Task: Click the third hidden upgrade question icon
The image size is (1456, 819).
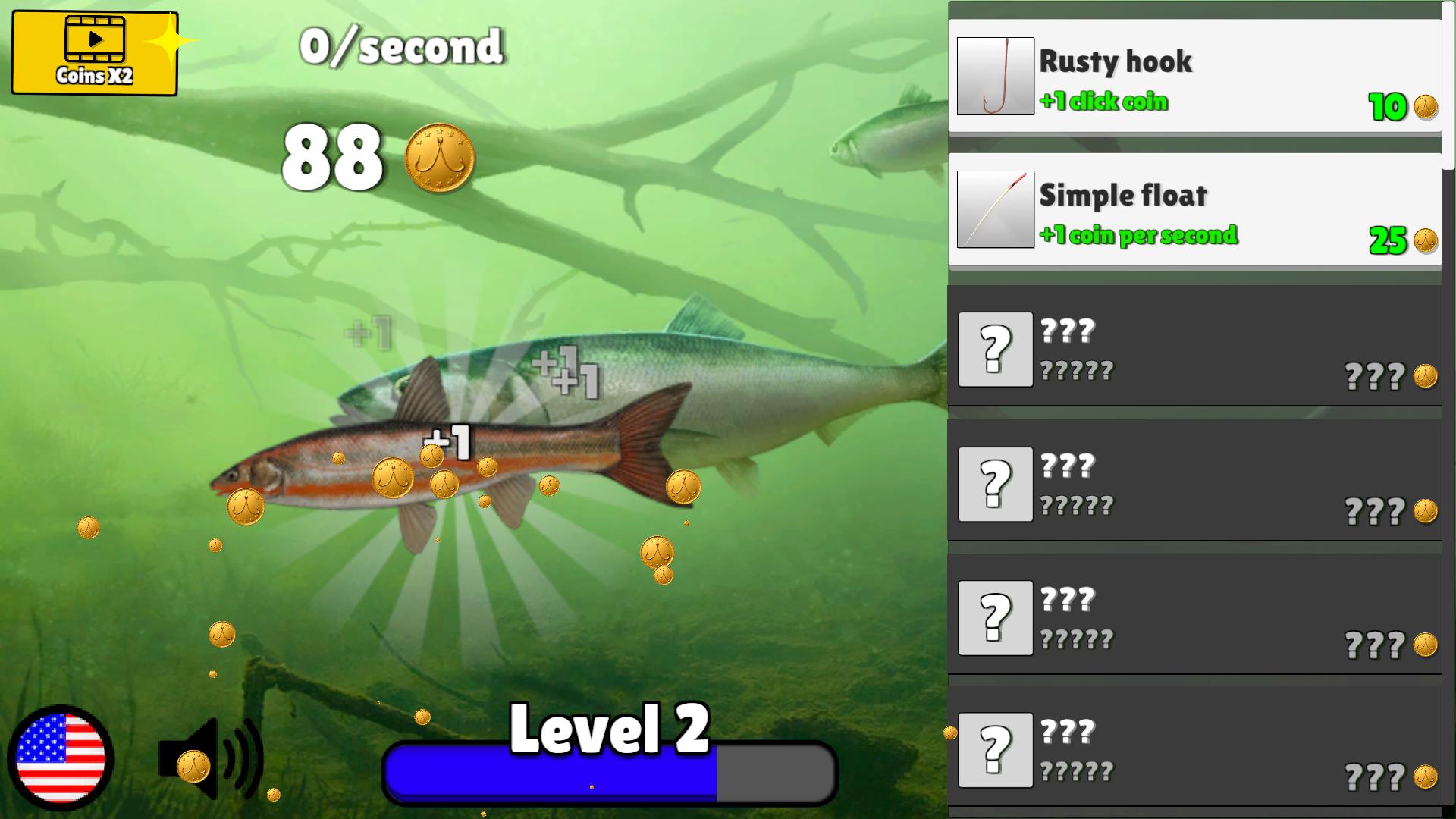Action: click(996, 617)
